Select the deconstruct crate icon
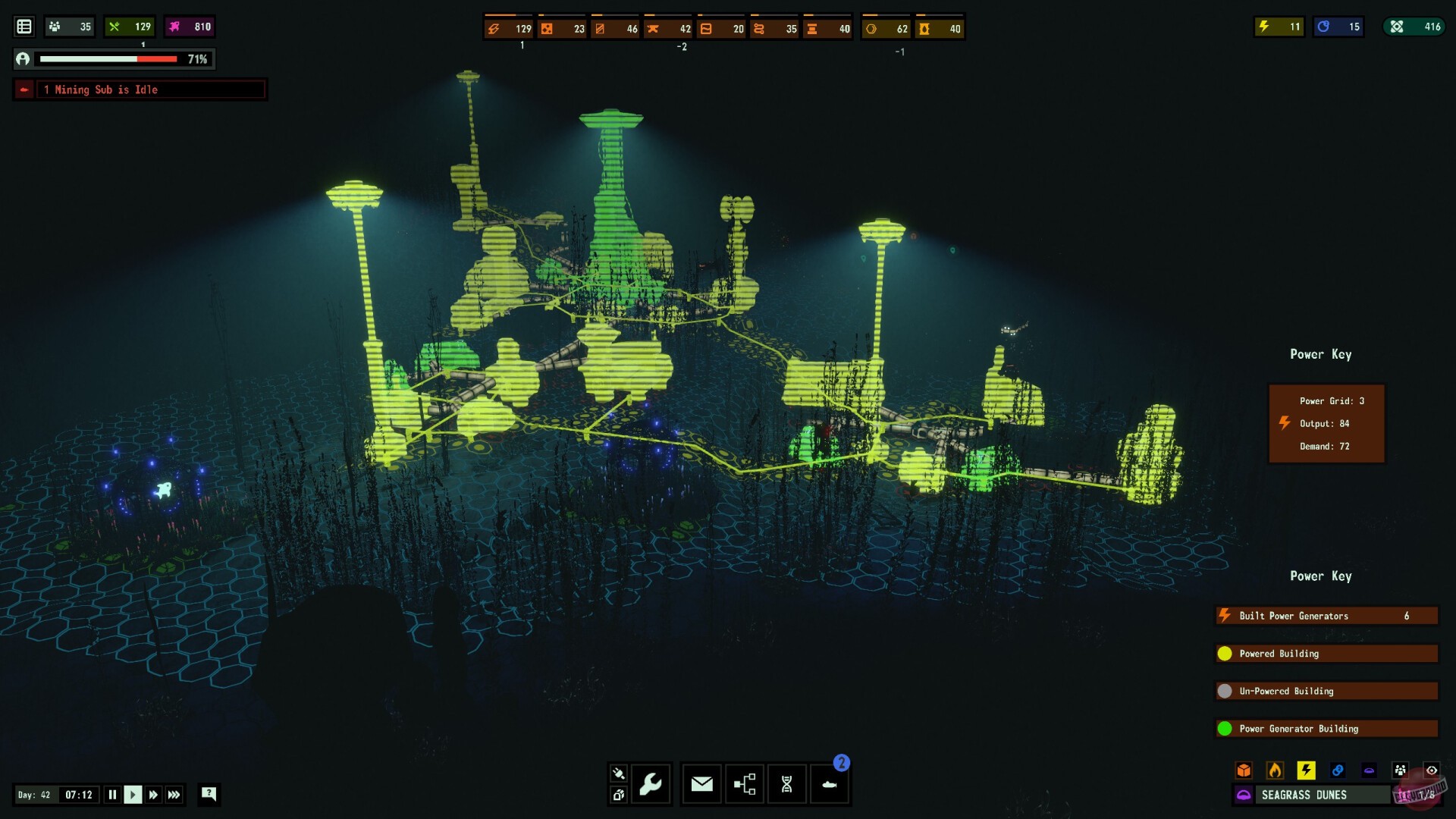1456x819 pixels. click(x=619, y=795)
